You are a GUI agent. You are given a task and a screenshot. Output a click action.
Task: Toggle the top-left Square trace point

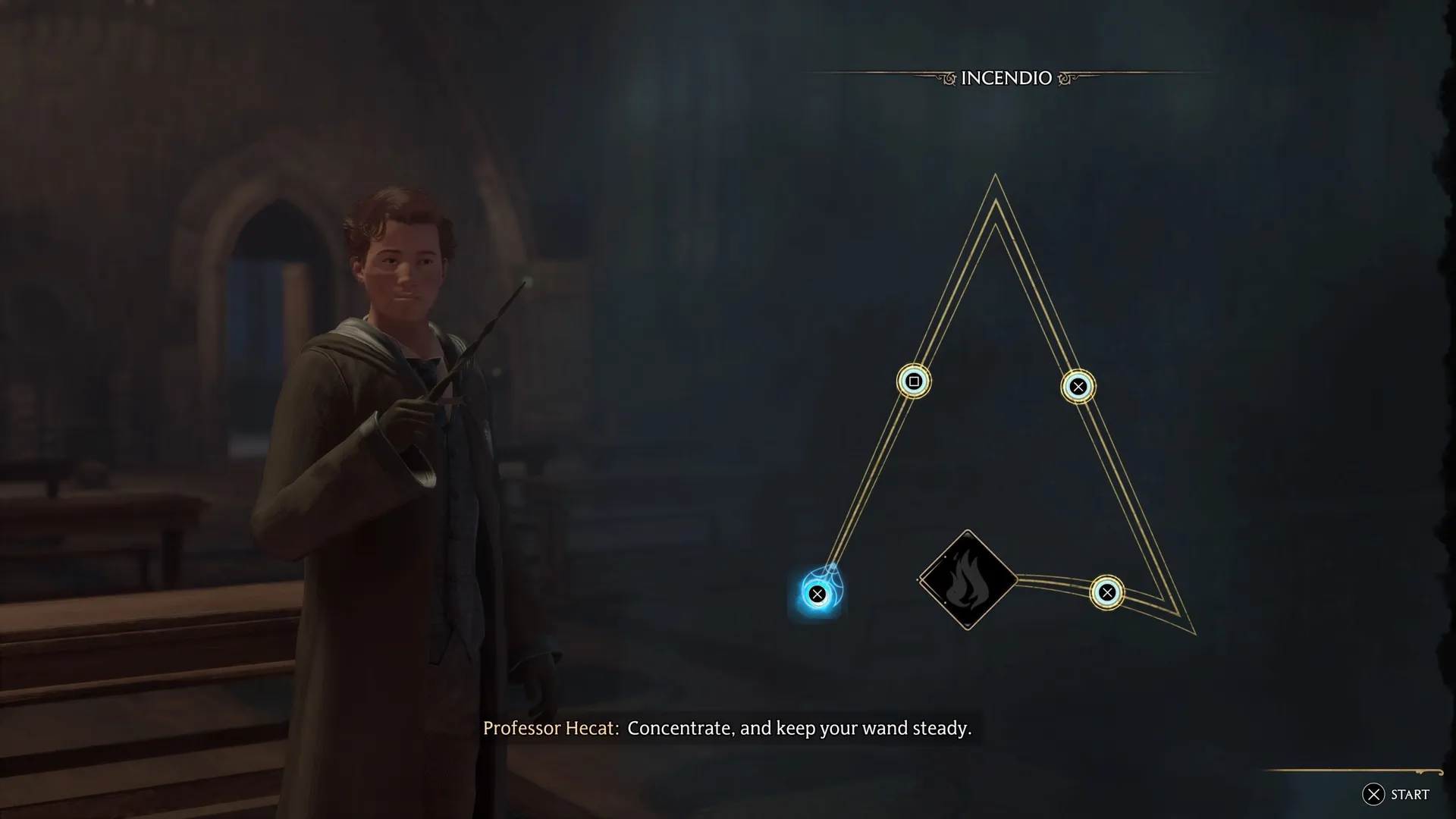click(x=913, y=381)
